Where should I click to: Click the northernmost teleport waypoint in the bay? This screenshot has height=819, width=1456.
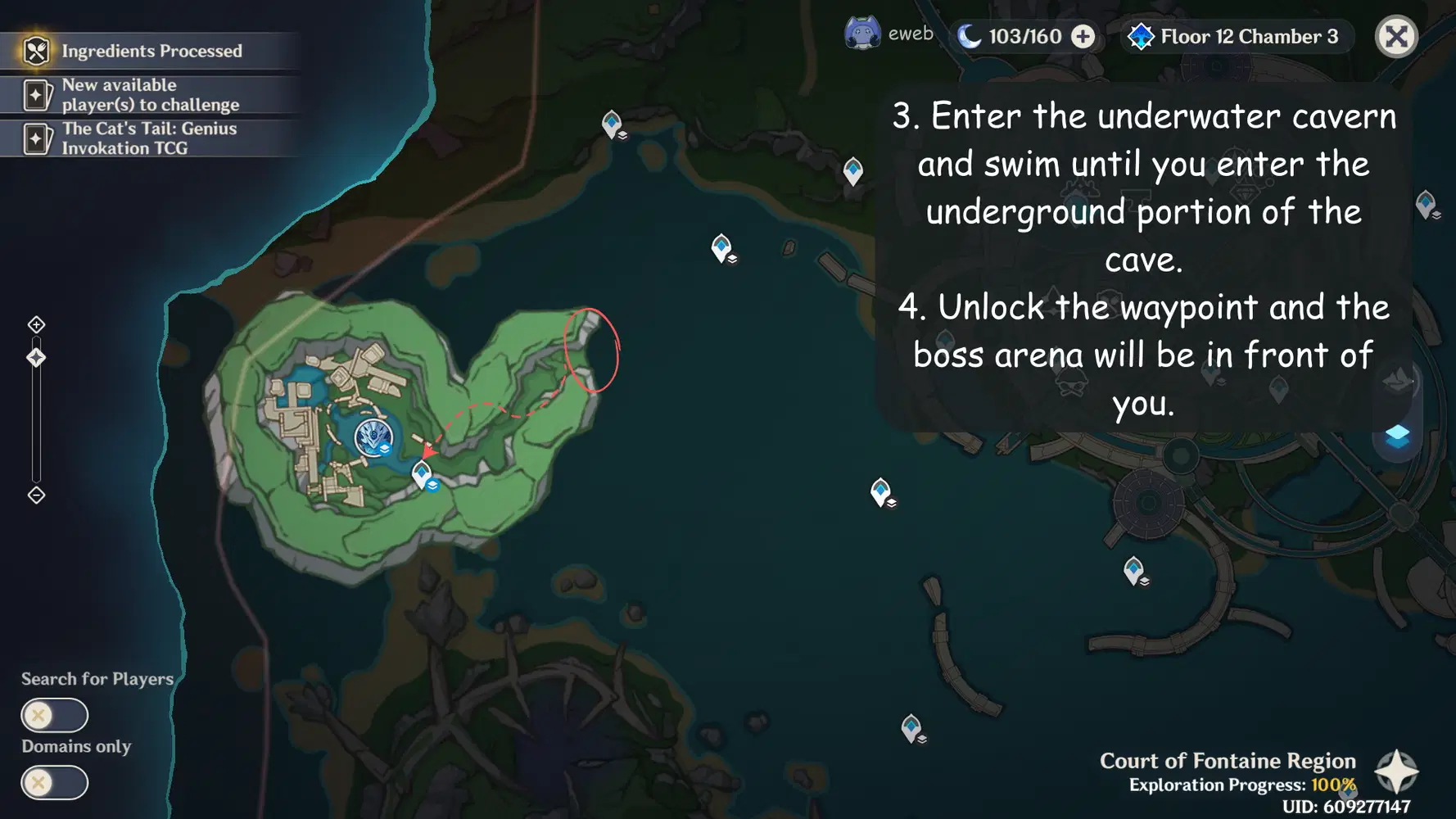[611, 124]
